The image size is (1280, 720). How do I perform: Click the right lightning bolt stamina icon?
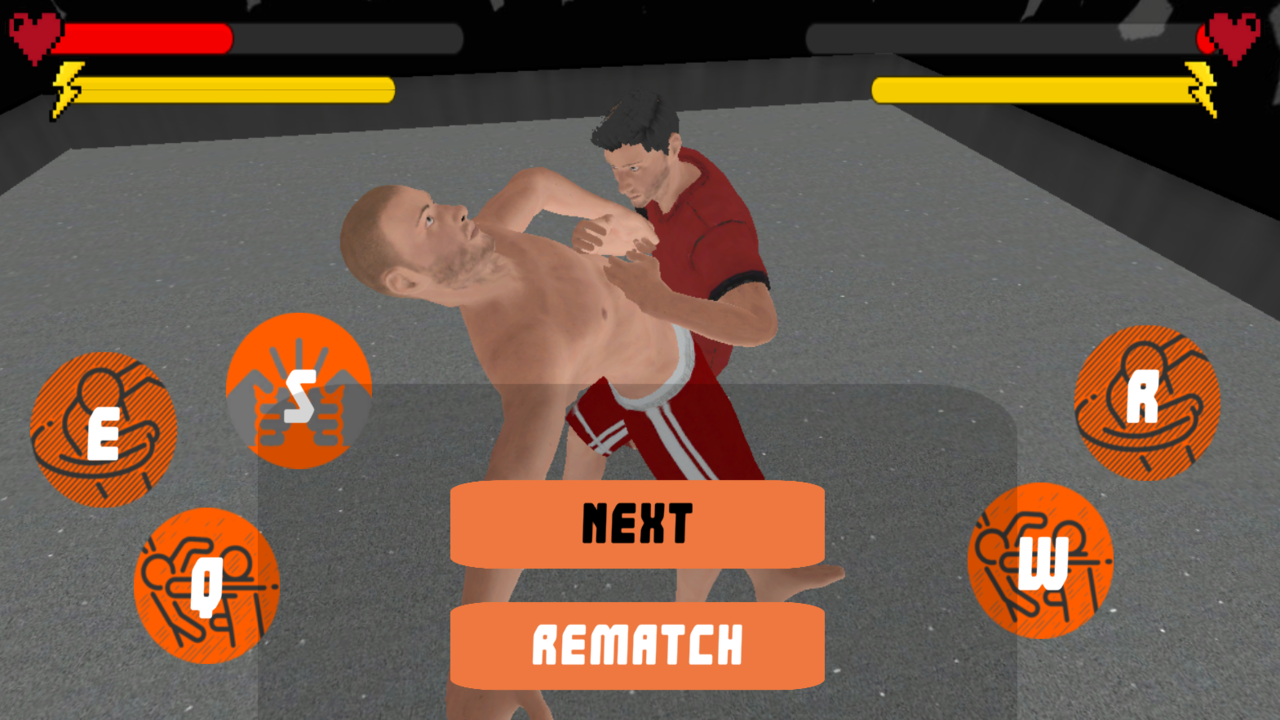pyautogui.click(x=1200, y=88)
